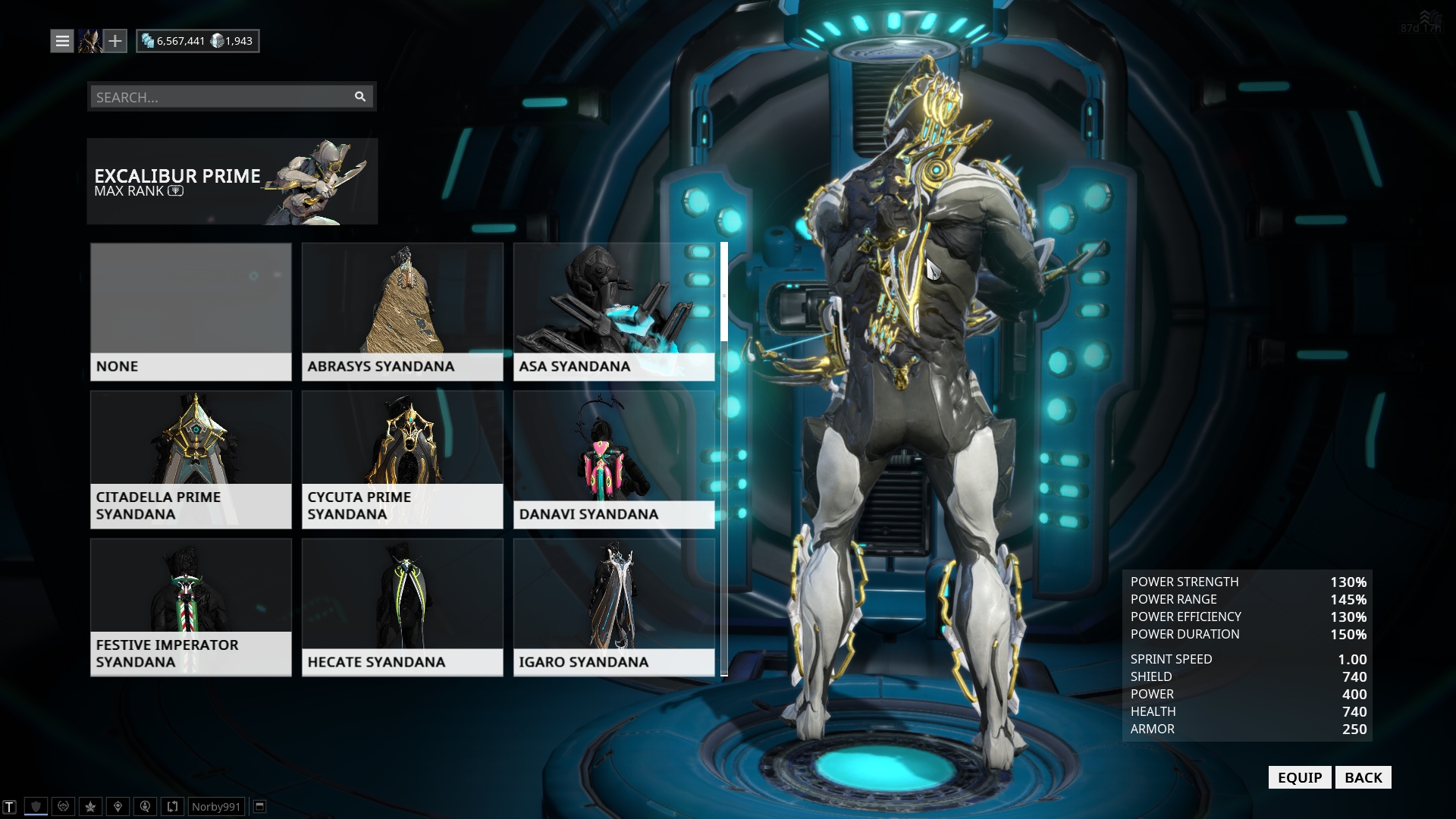Open the hamburger menu top left
Screen dimensions: 1456x819
[61, 40]
